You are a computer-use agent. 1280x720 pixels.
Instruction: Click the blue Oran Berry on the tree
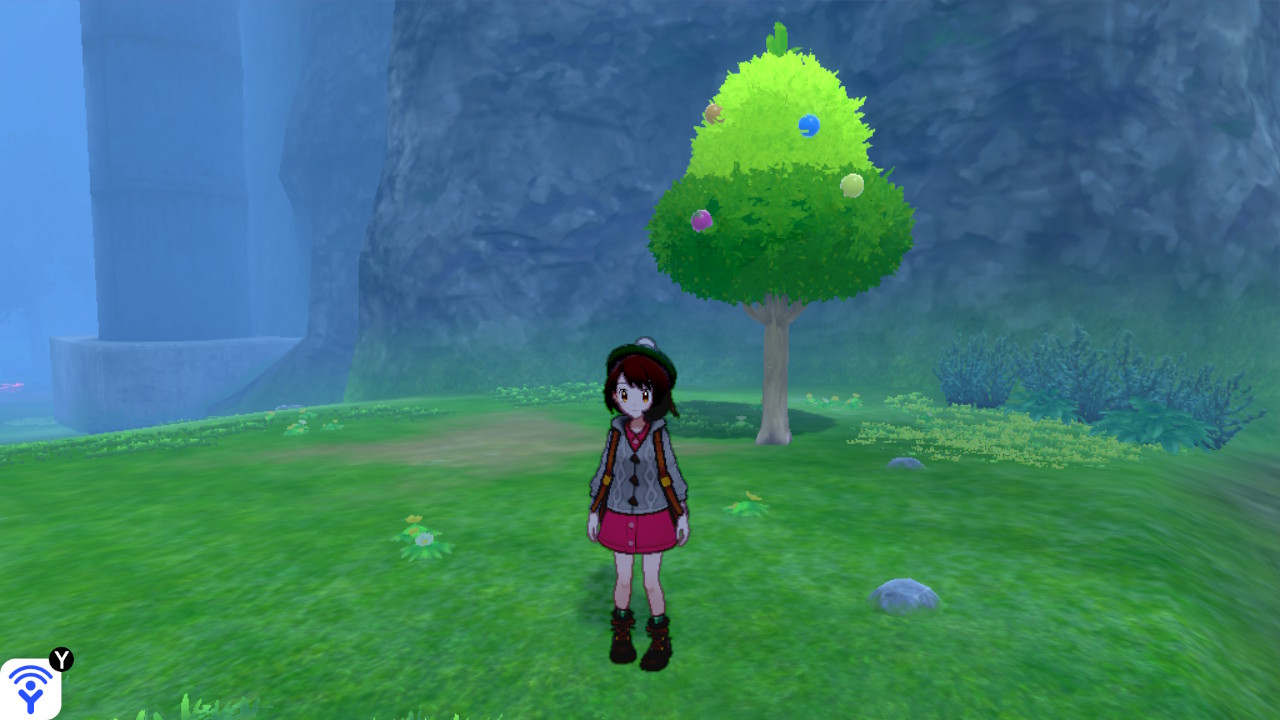[x=811, y=123]
